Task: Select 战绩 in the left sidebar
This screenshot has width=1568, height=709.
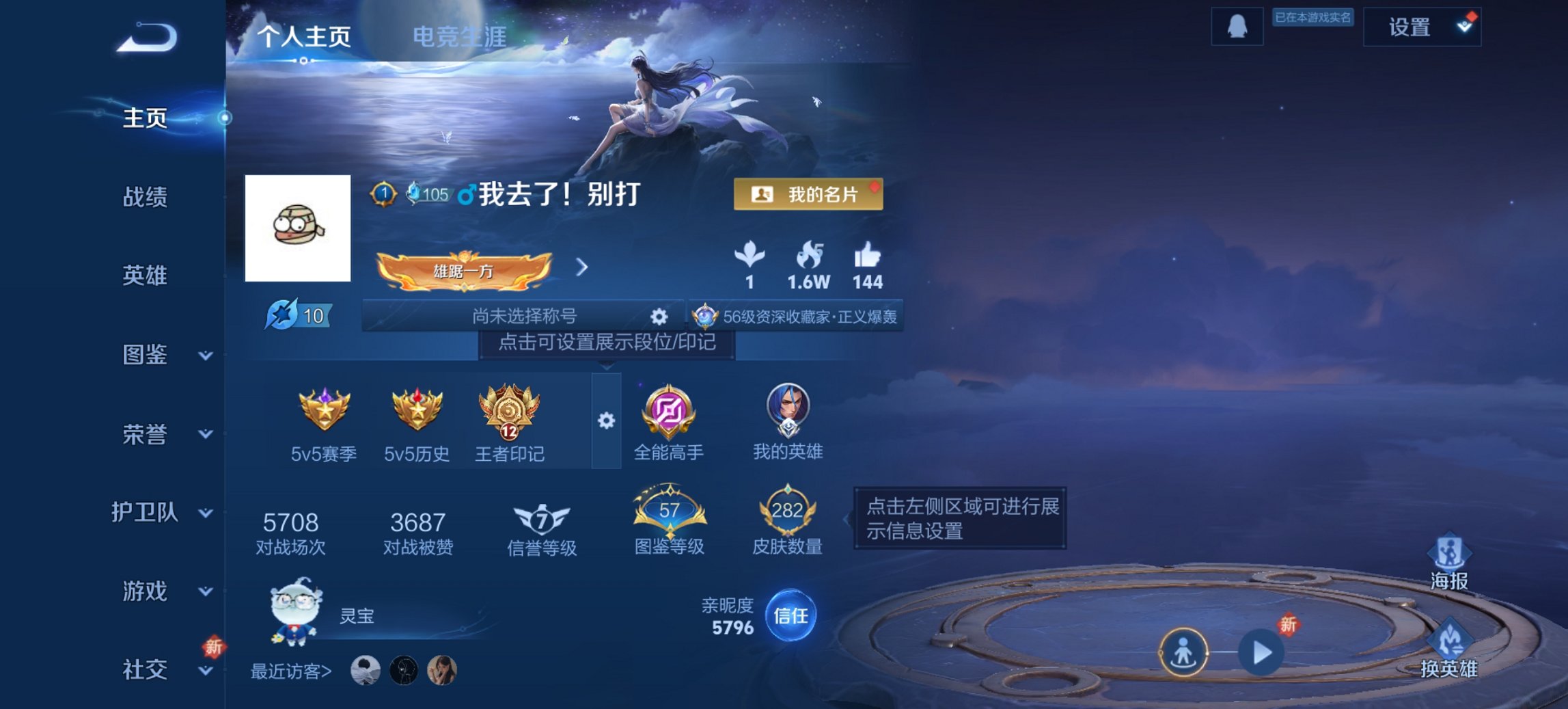Action: 144,198
